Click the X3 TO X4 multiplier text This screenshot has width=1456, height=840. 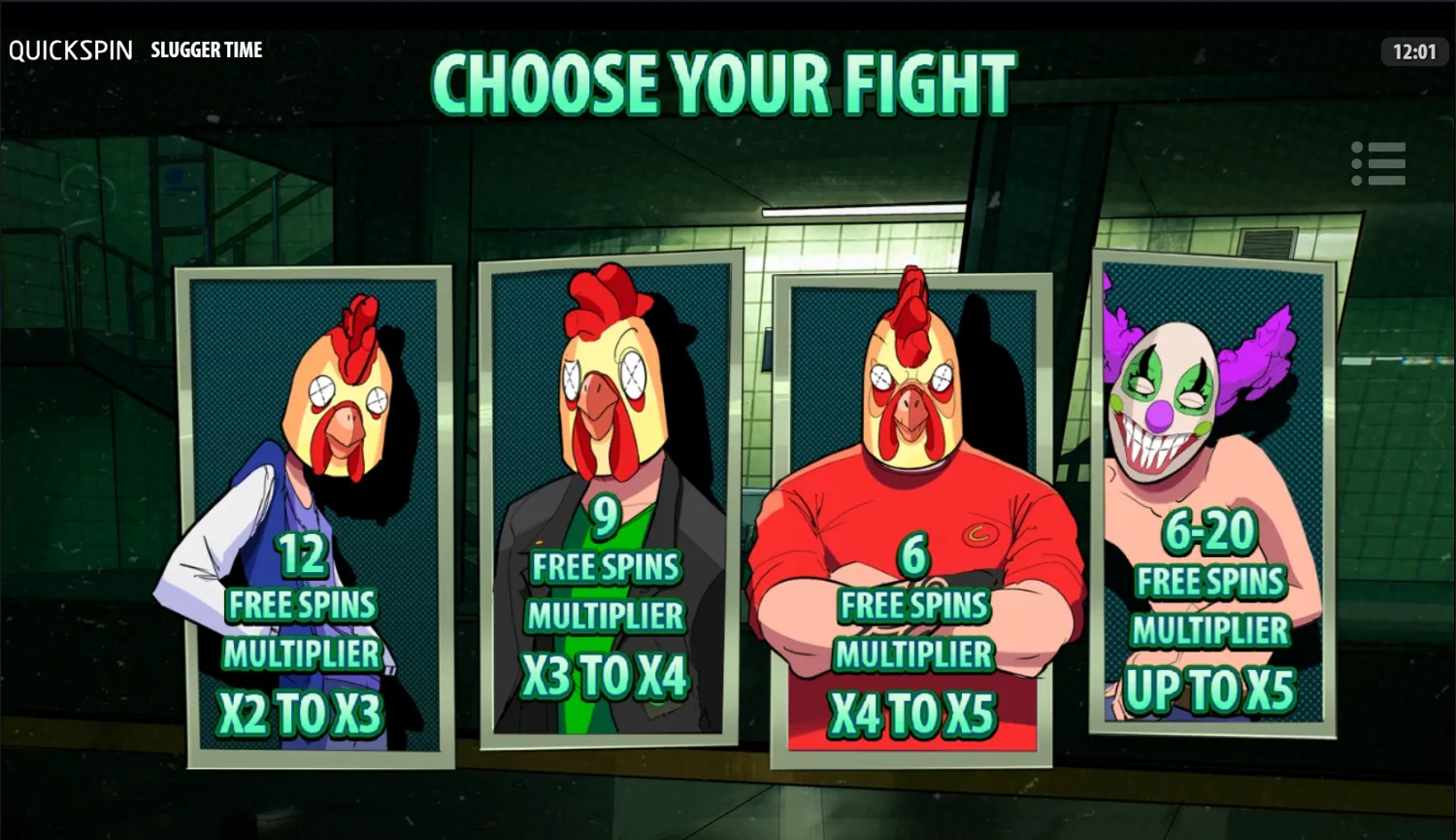coord(607,673)
